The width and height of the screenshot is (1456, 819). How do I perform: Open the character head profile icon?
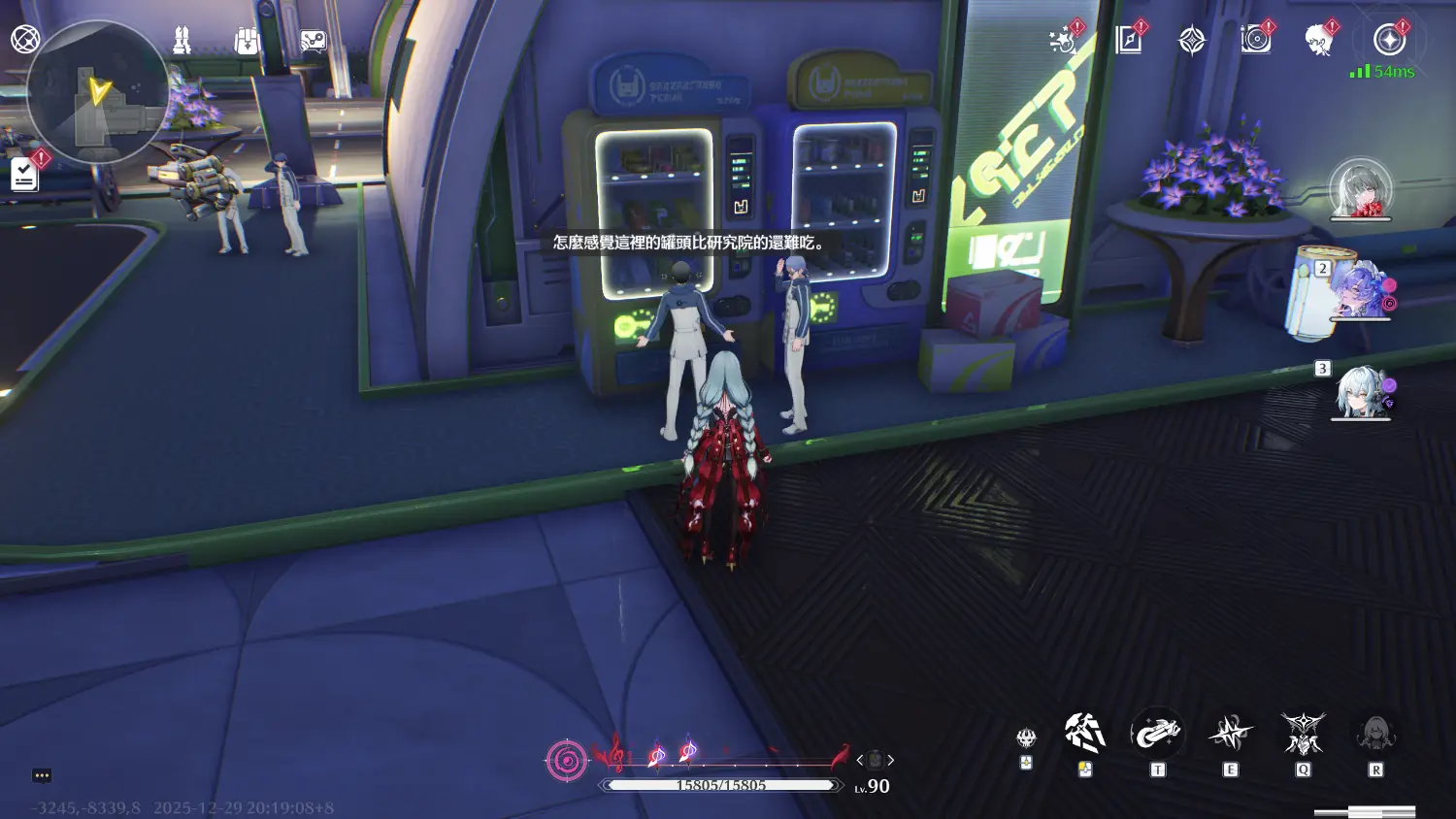click(1319, 40)
